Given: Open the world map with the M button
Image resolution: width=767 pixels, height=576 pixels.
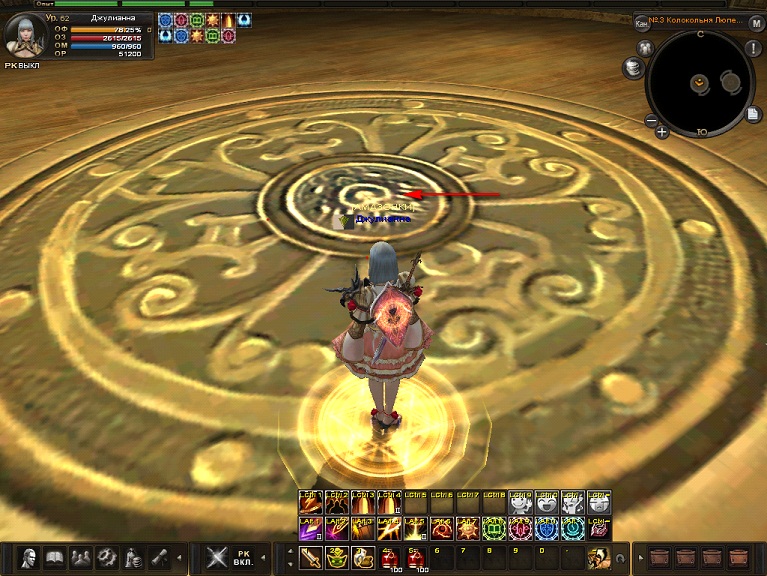Looking at the screenshot, I should tap(756, 23).
